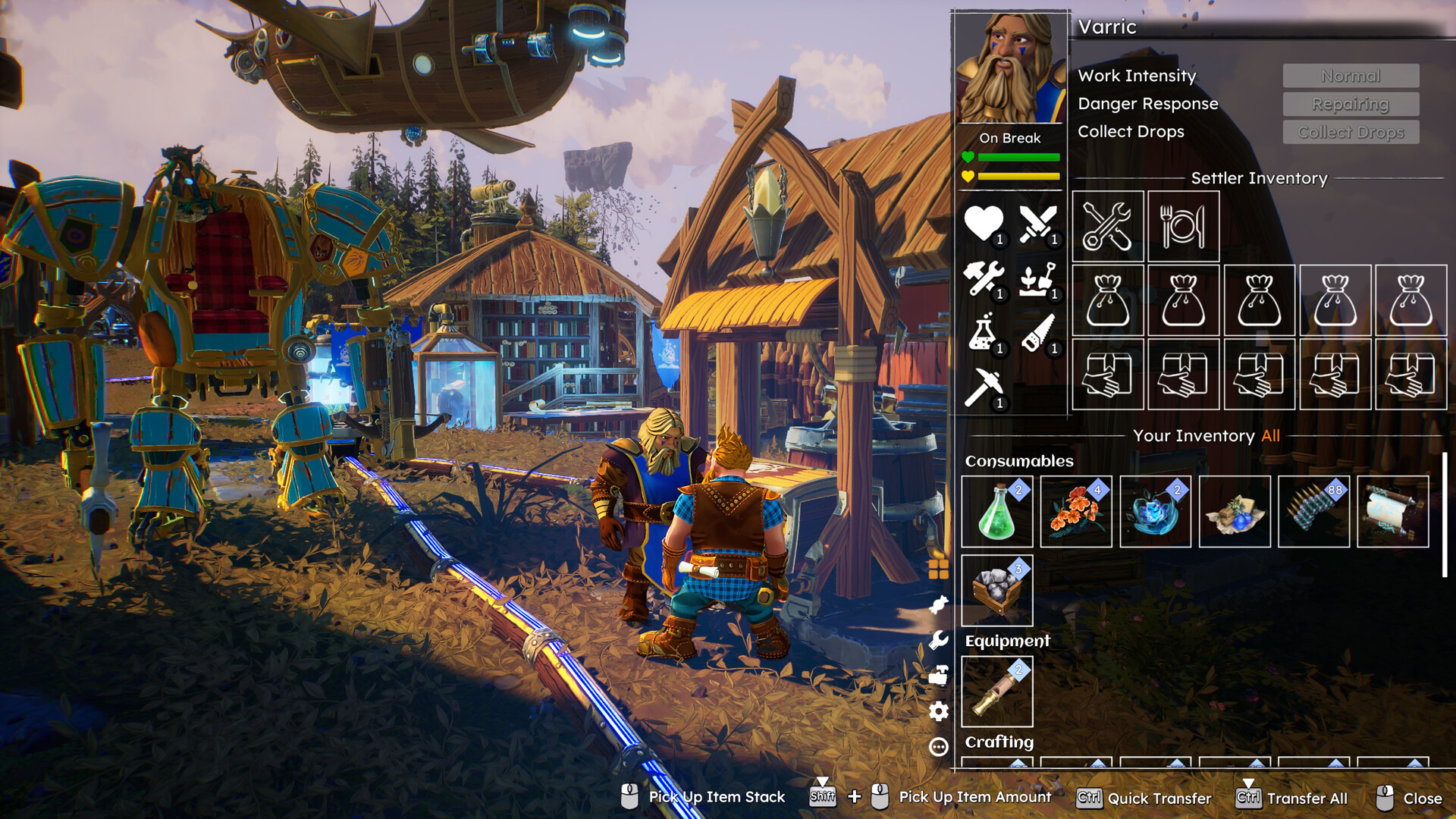Select the settler's food slot
Screen dimensions: 1456x819
point(1183,226)
